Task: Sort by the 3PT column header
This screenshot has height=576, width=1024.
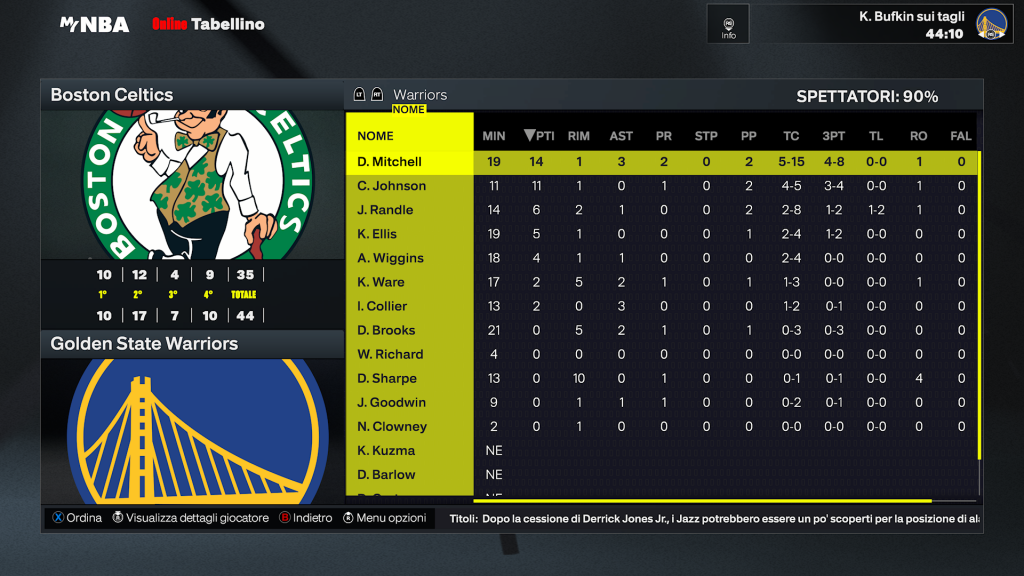Action: click(x=833, y=136)
